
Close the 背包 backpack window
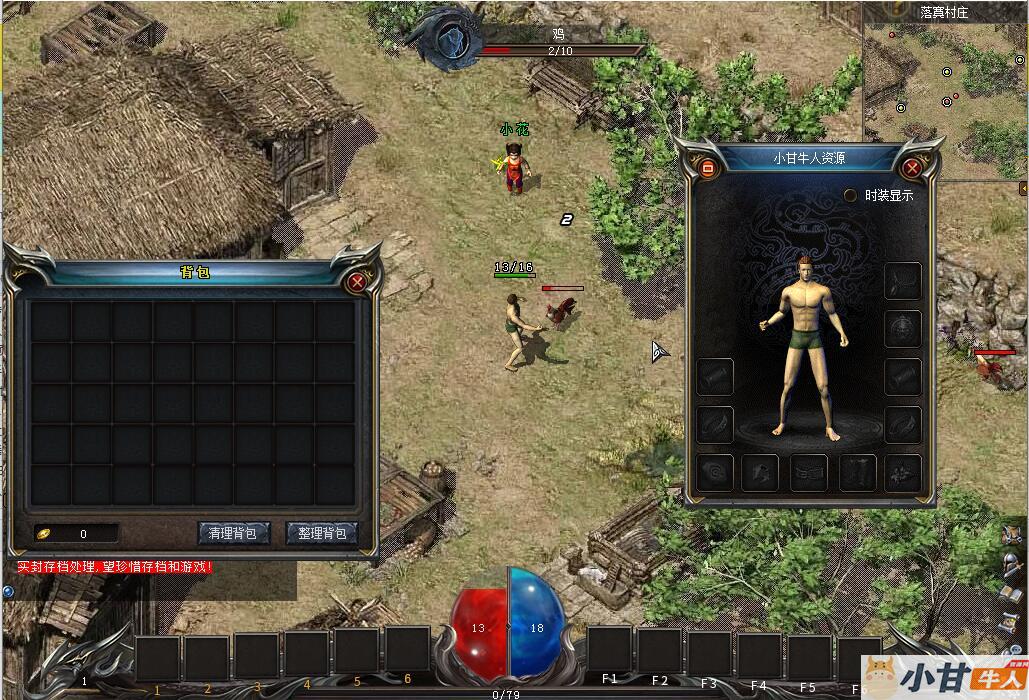pyautogui.click(x=357, y=283)
